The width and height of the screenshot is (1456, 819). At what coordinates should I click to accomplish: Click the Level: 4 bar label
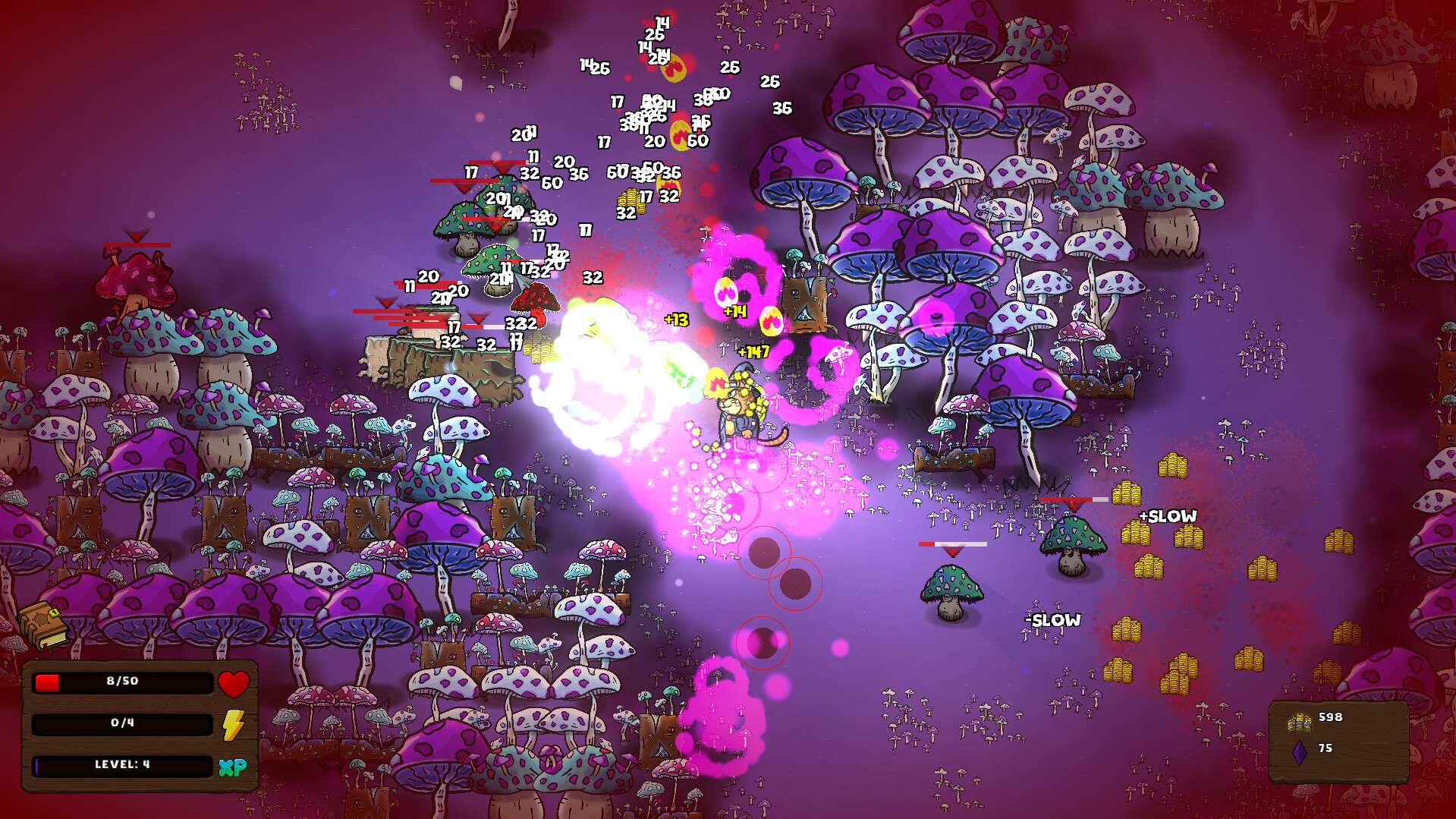click(x=121, y=765)
